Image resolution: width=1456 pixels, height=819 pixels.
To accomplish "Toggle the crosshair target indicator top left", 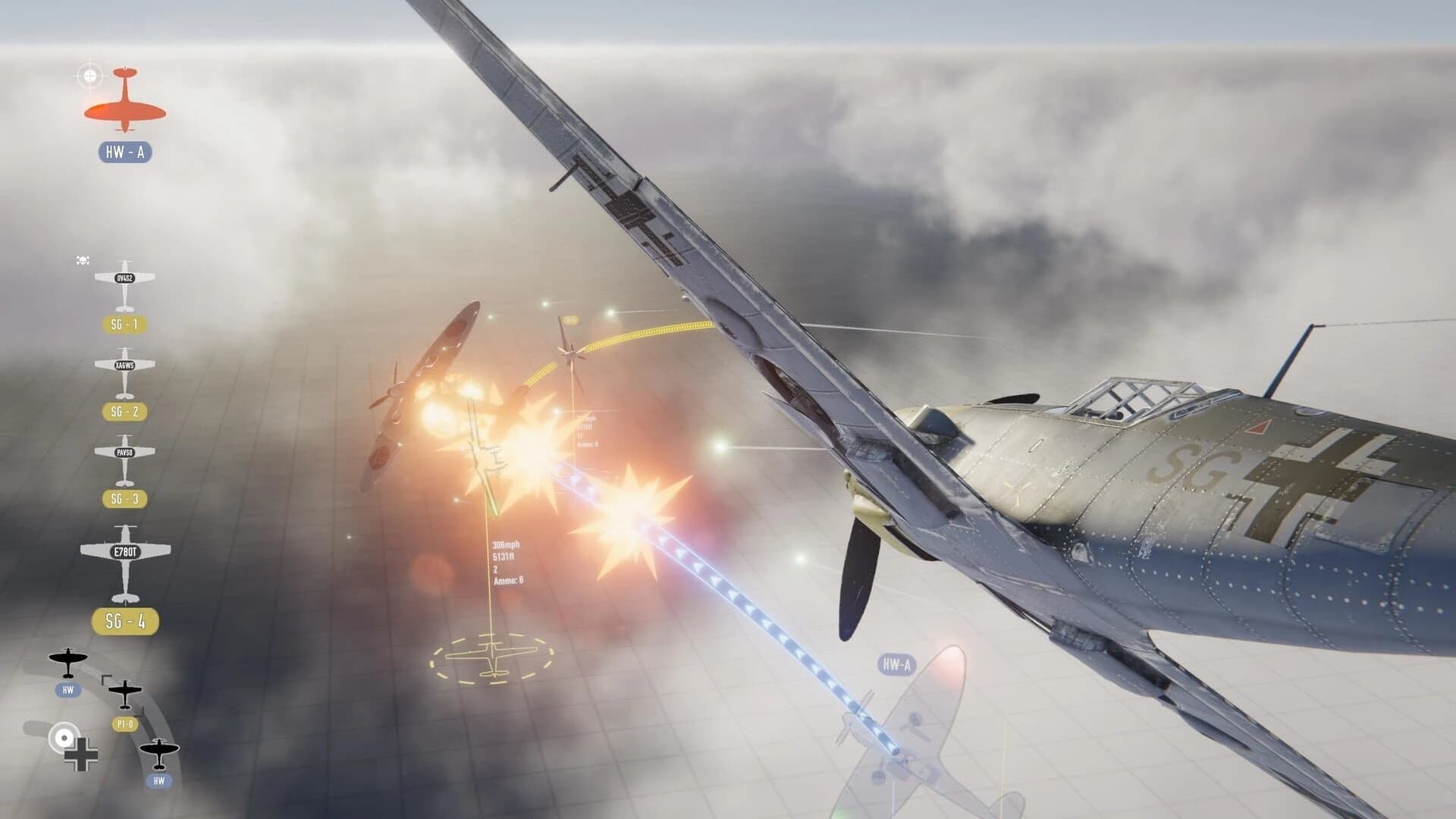I will (91, 74).
